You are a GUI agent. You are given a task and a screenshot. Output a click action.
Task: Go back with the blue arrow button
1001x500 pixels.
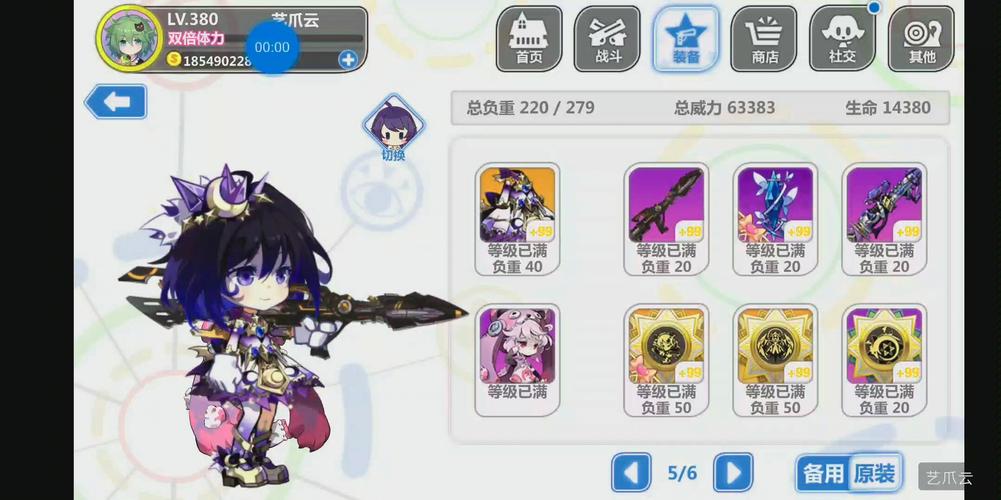point(116,102)
